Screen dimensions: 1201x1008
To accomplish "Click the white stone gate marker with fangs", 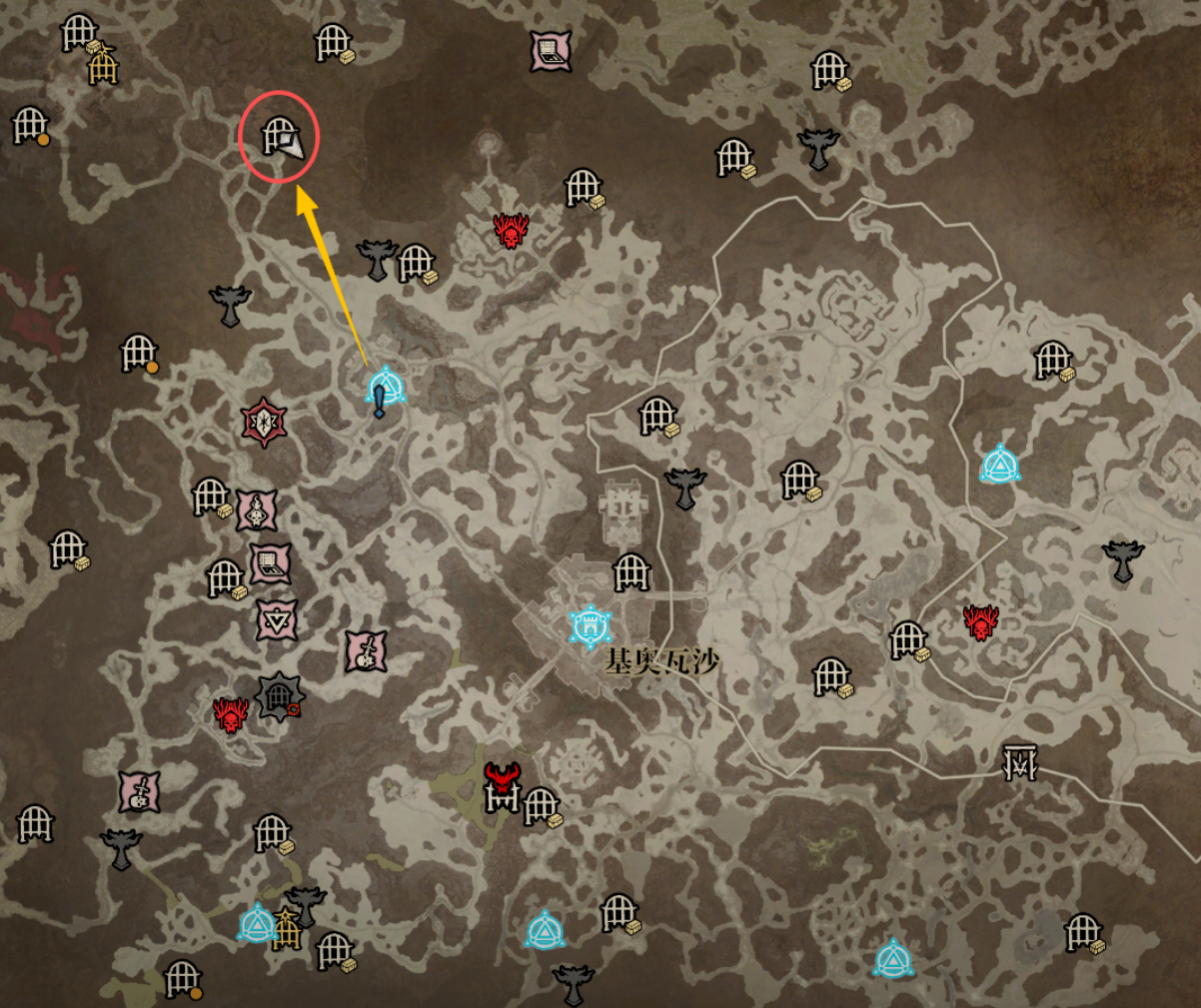I will coord(1020,762).
